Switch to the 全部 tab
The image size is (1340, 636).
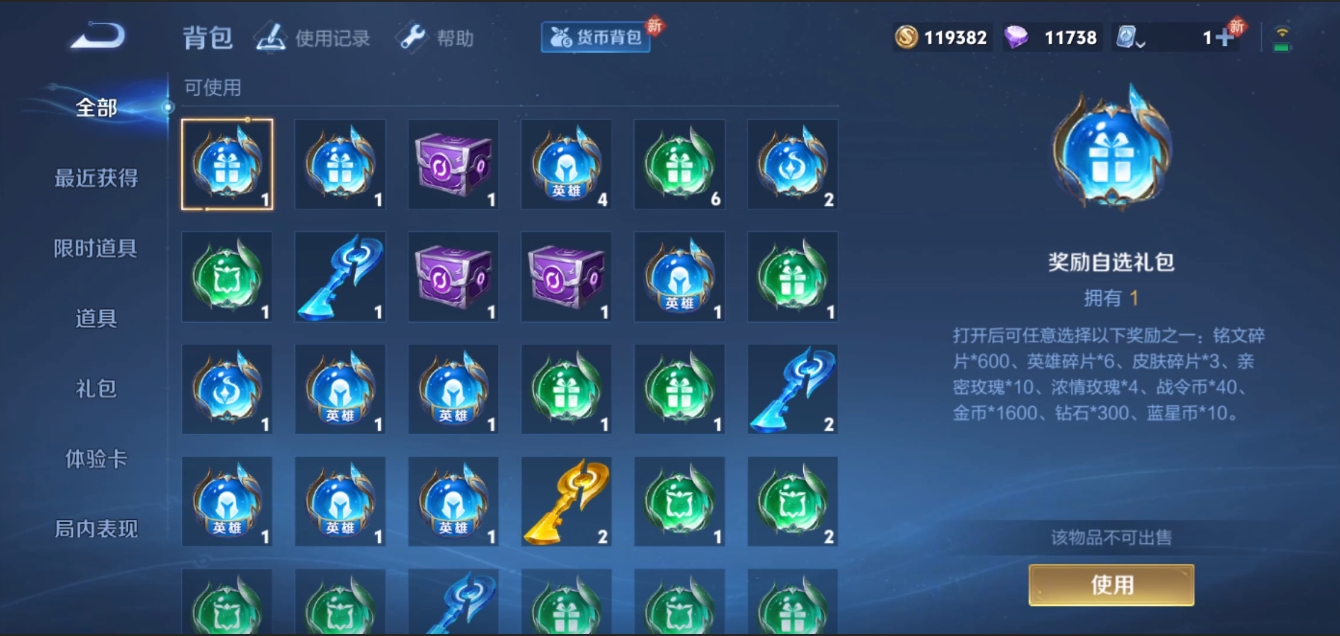tap(96, 108)
